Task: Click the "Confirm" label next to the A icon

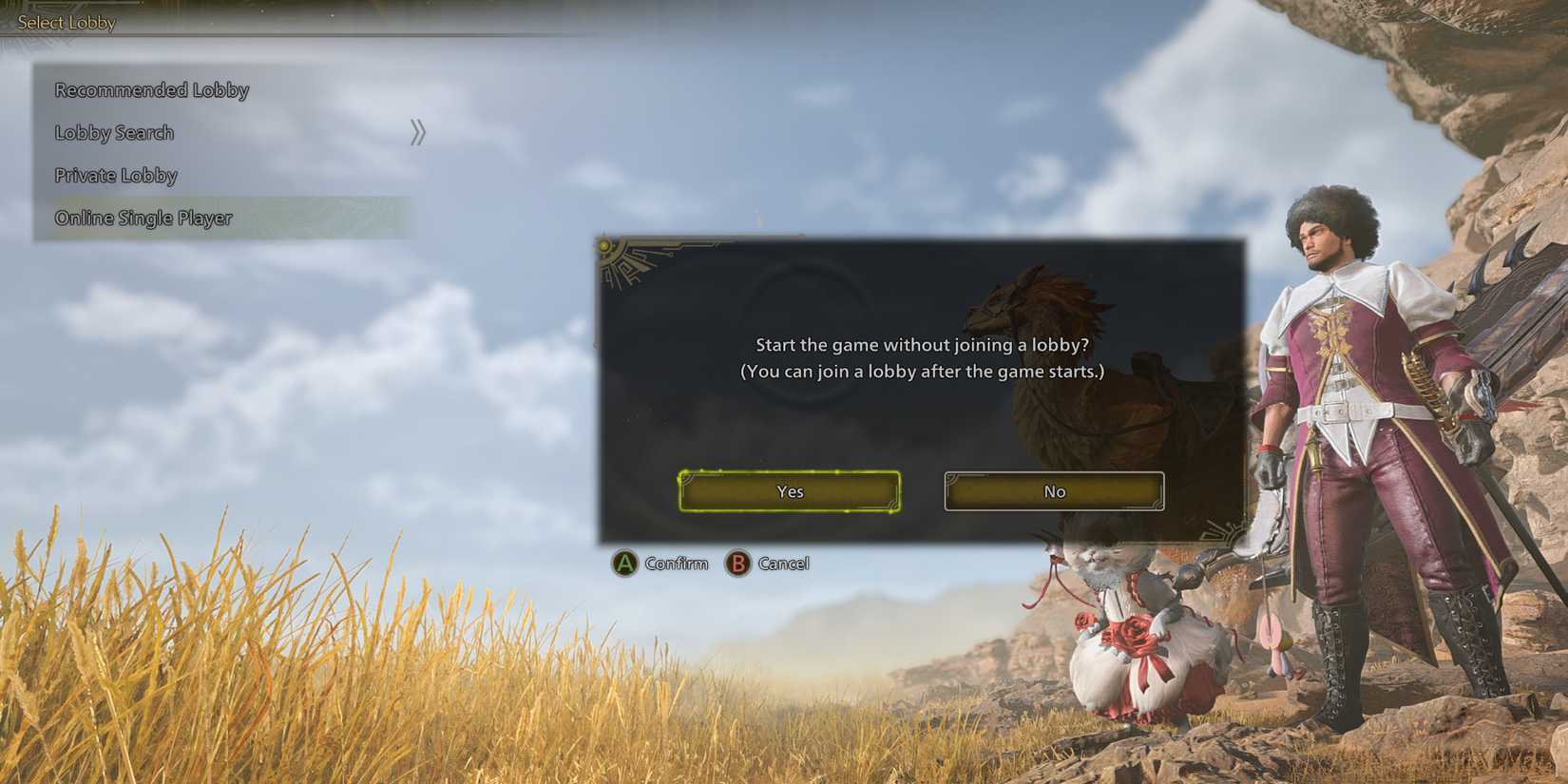Action: 675,564
